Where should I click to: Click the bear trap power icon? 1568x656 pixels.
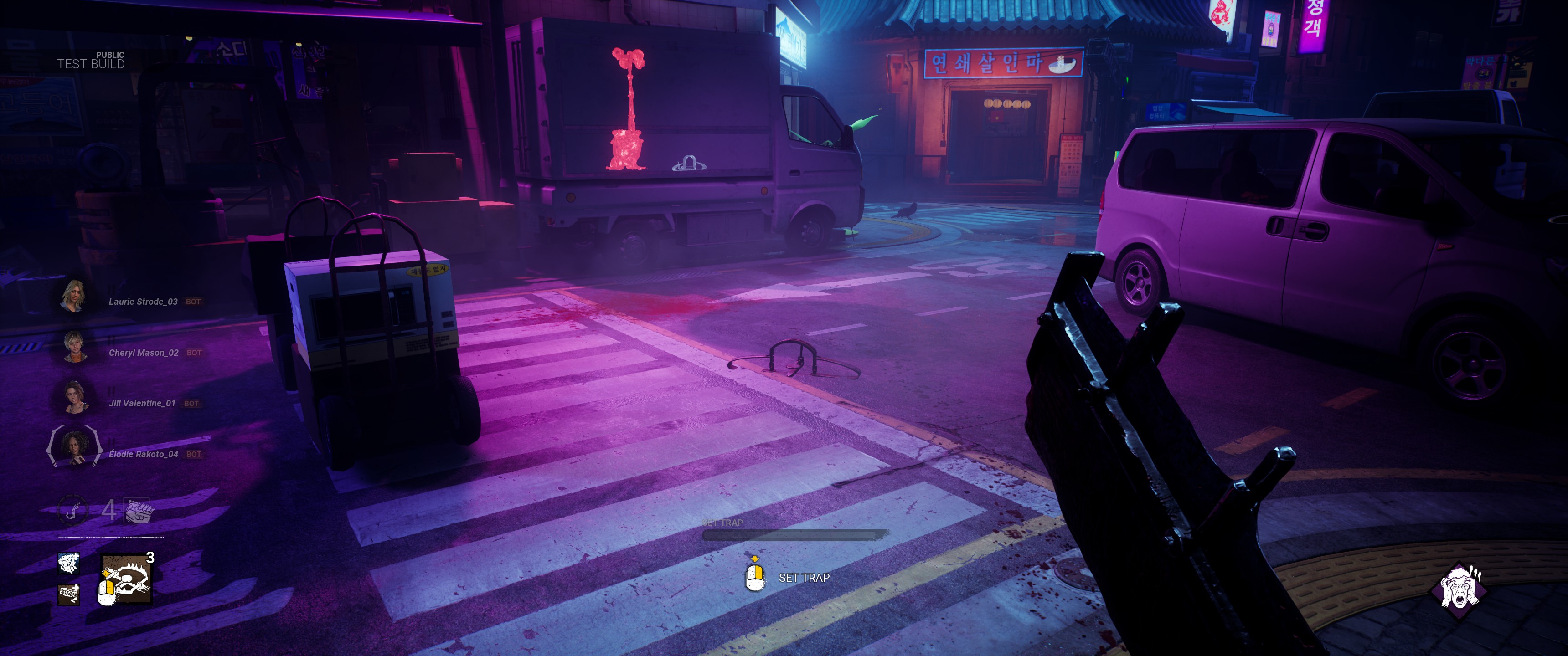(128, 579)
